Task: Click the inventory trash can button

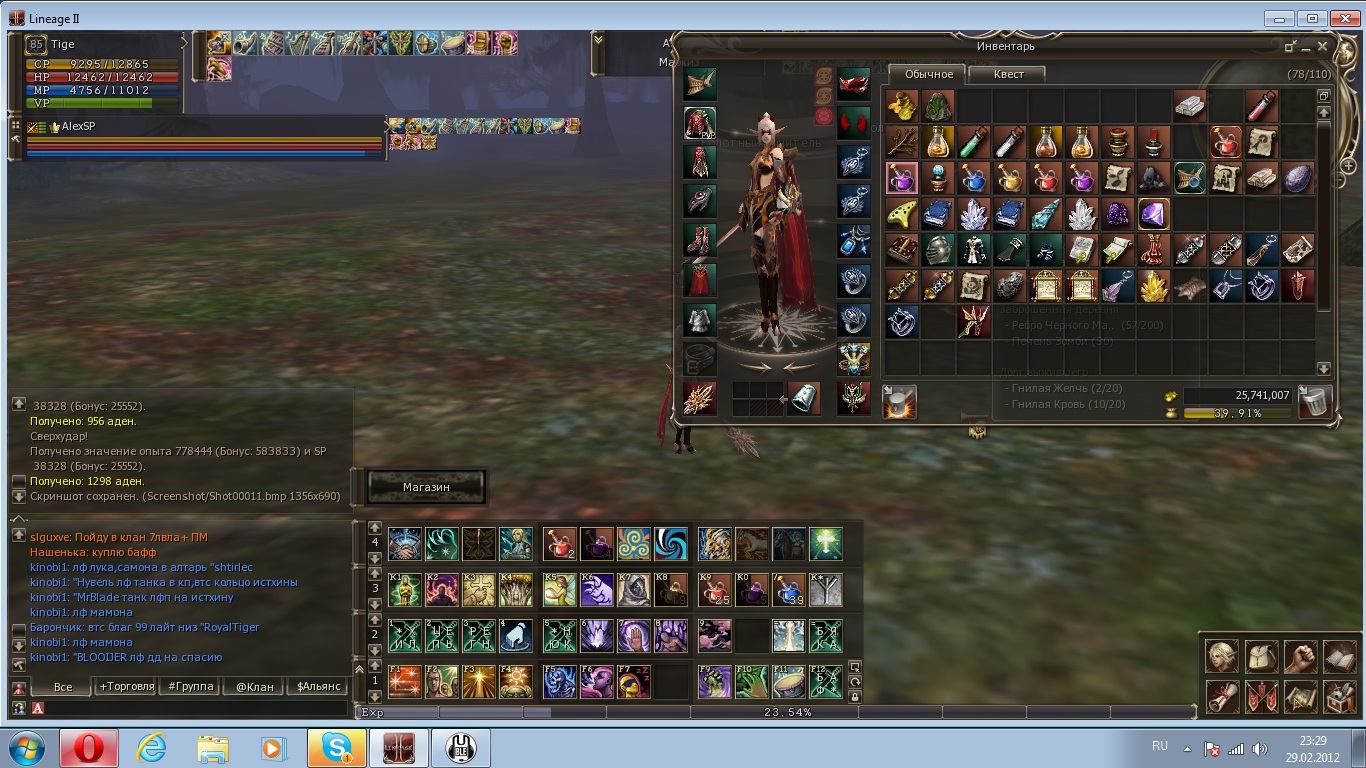Action: [1314, 402]
